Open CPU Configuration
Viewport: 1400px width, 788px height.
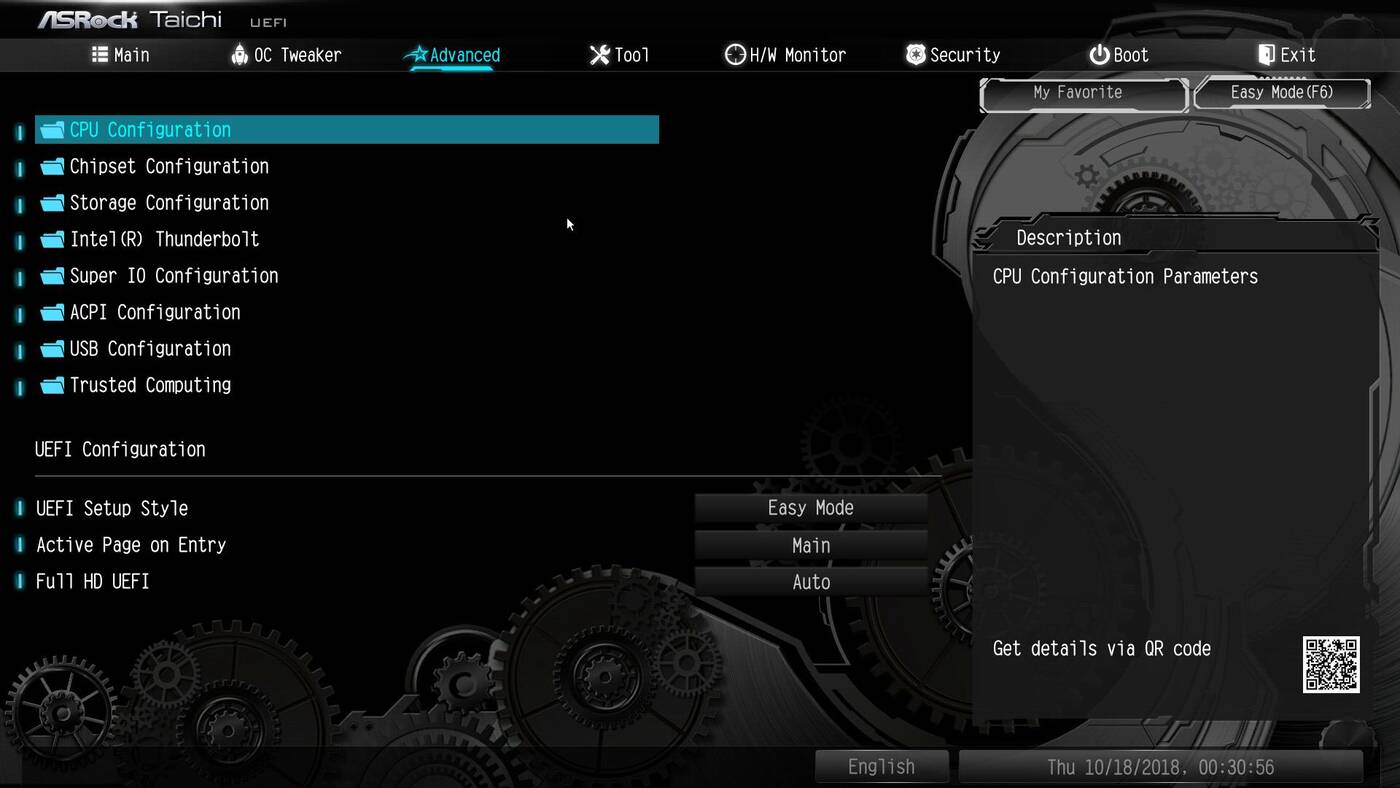[x=150, y=130]
